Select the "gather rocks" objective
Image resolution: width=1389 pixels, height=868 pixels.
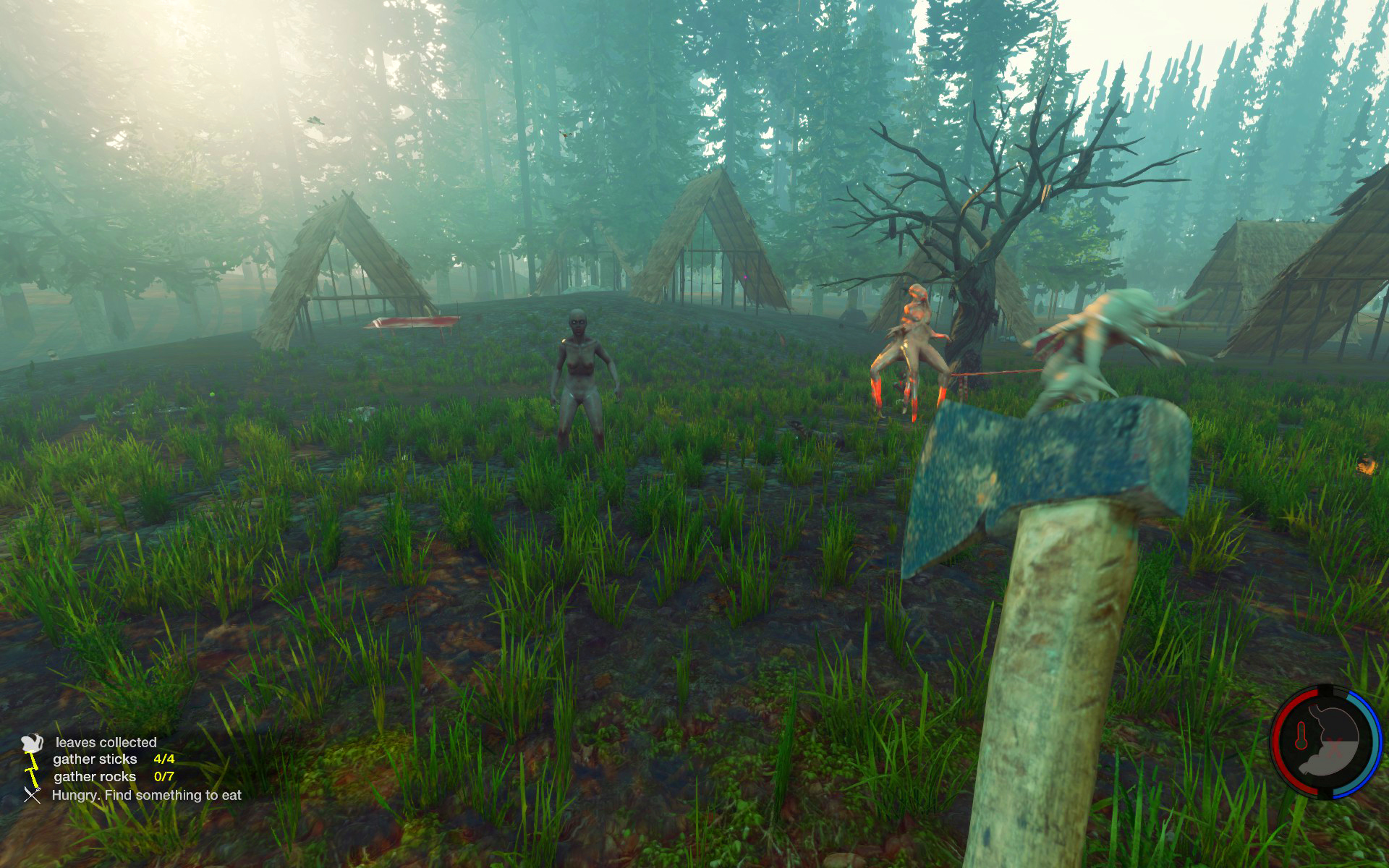point(95,777)
